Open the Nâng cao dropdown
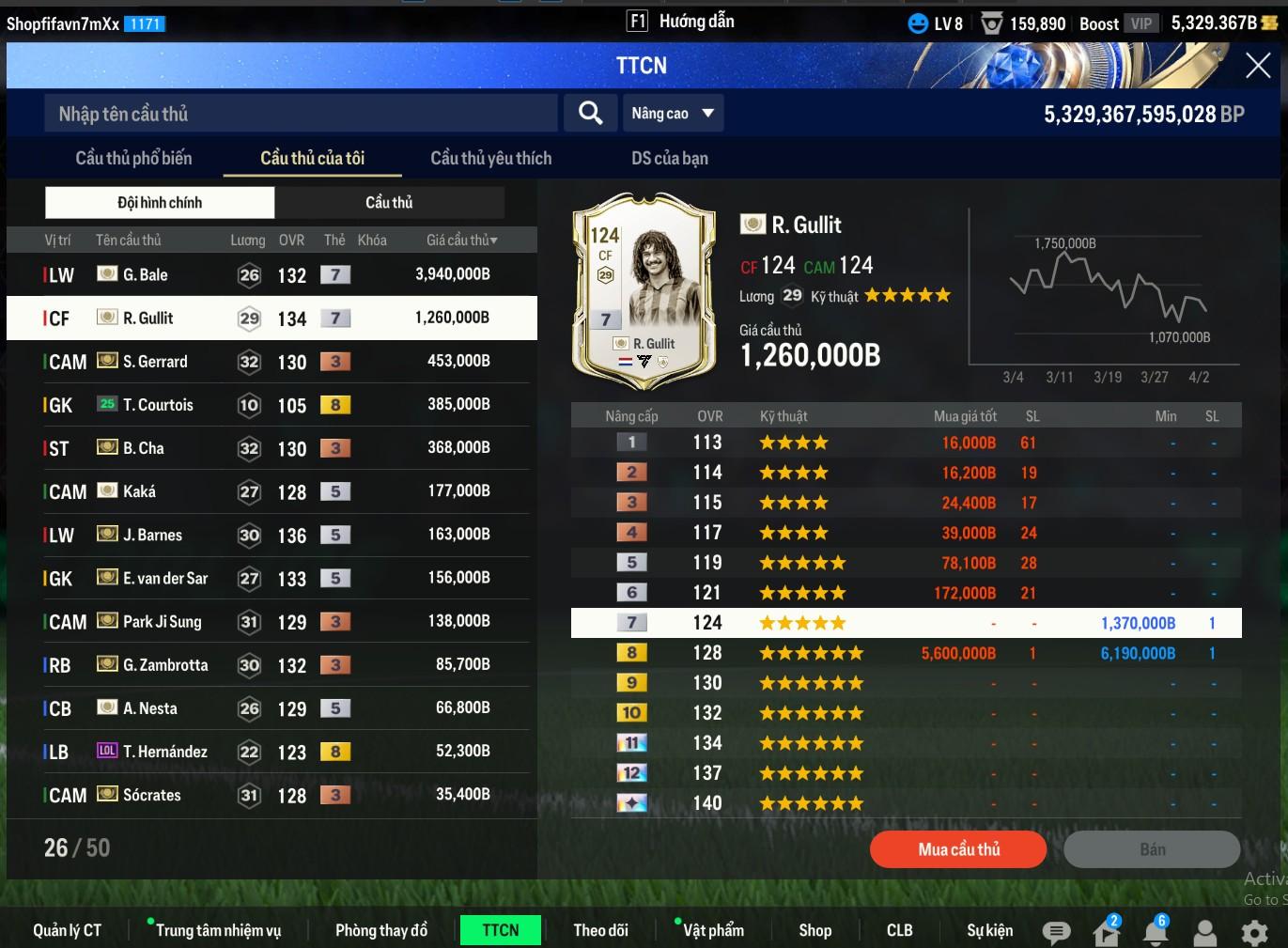The height and width of the screenshot is (948, 1288). [x=673, y=114]
